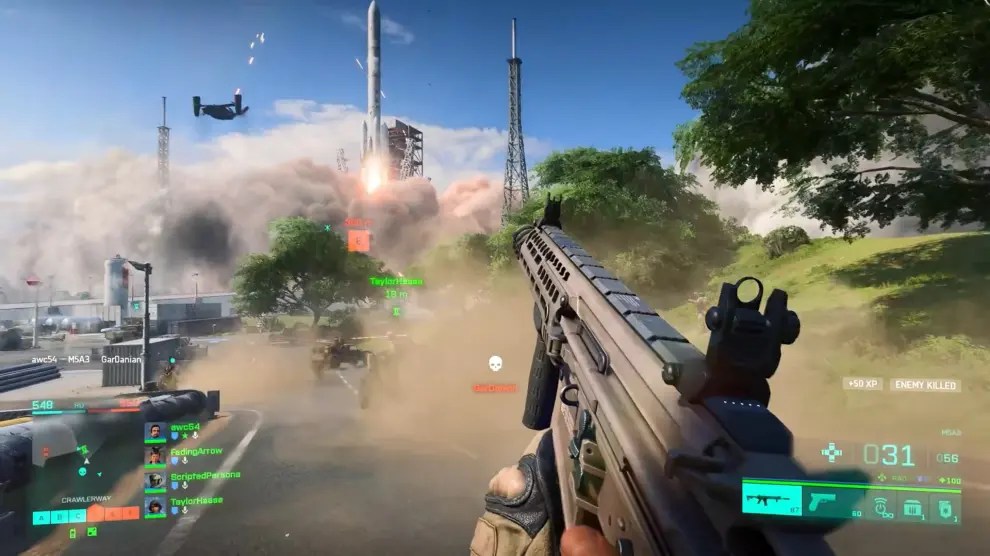Screen dimensions: 990x556
Task: Select objective flag B on the capture bar
Action: click(59, 517)
